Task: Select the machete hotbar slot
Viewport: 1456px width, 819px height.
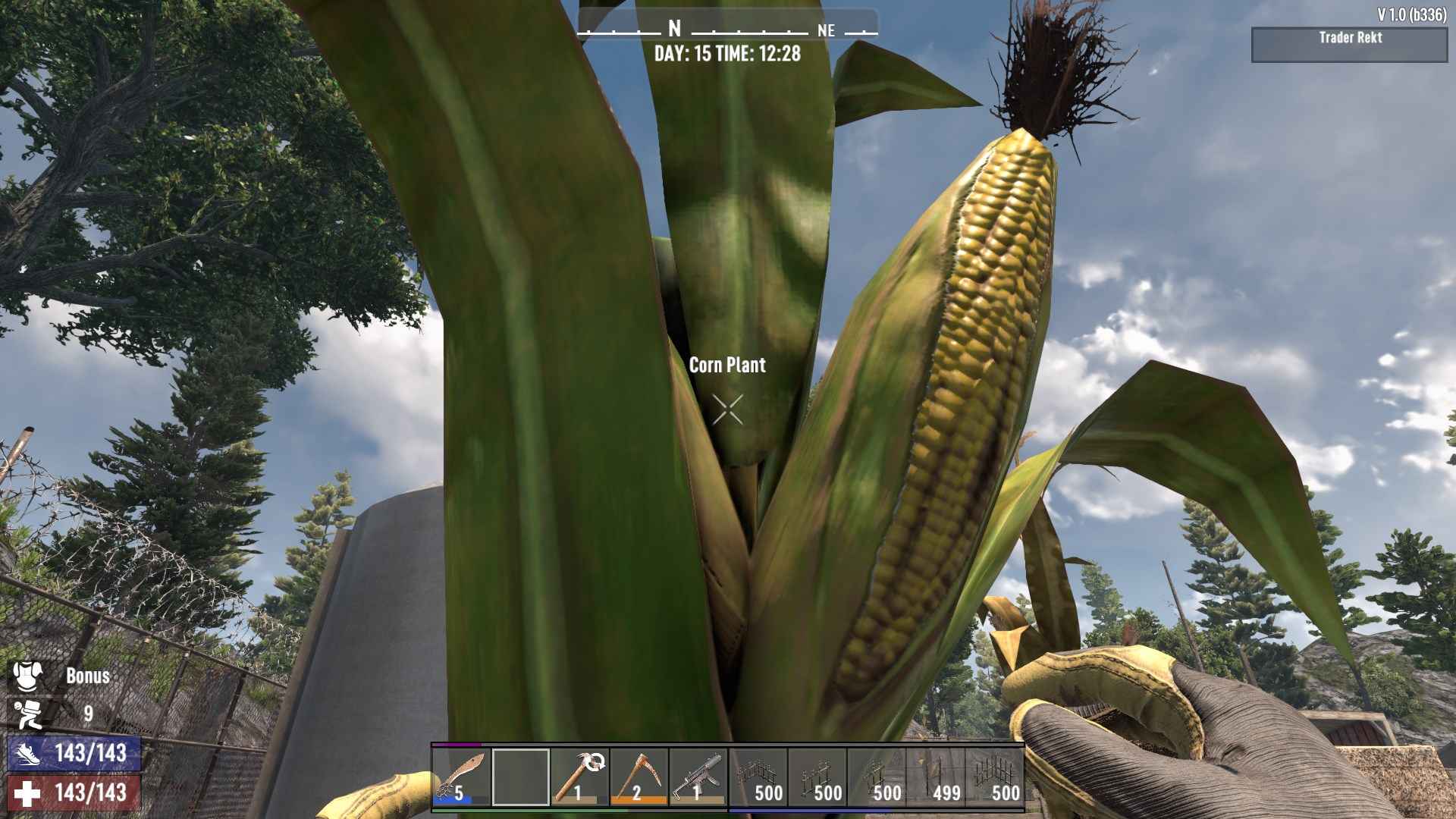Action: (x=461, y=777)
